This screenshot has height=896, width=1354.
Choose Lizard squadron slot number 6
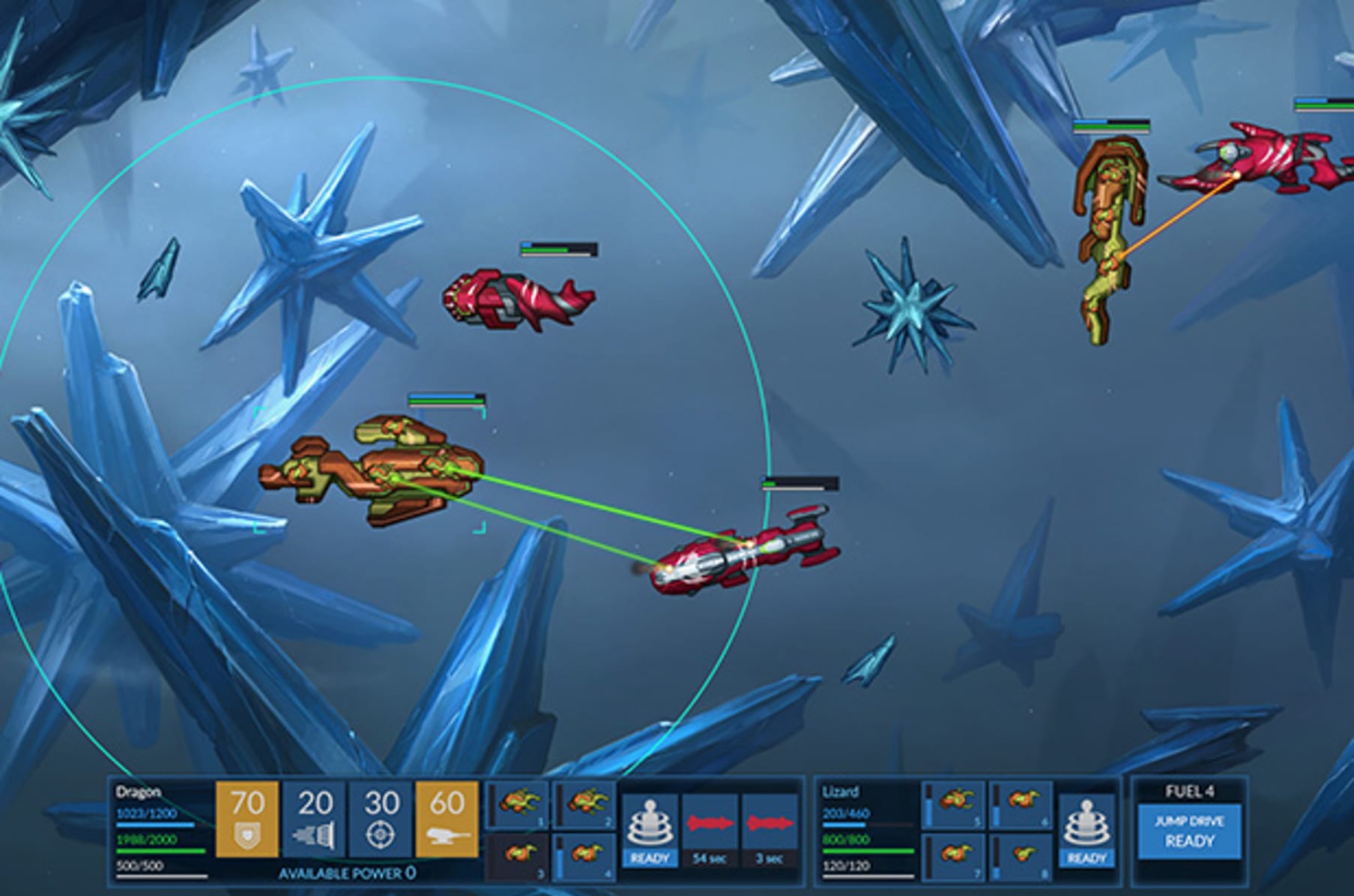[1021, 804]
